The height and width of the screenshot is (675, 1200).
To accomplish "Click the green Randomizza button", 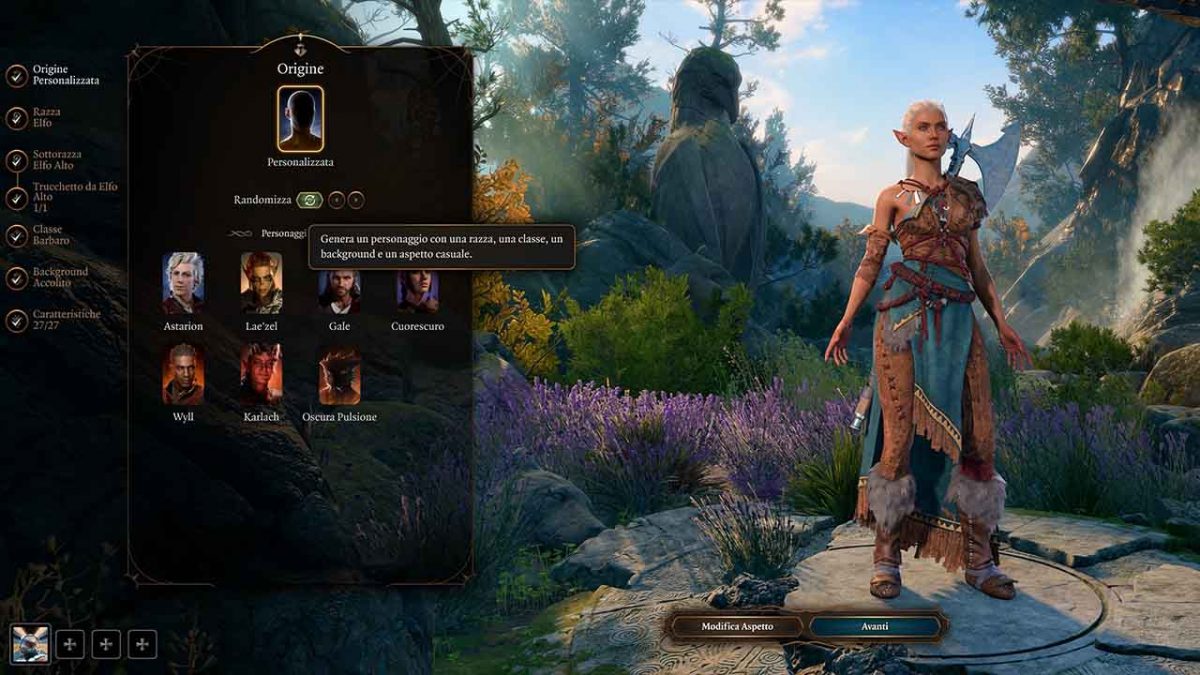I will pos(309,200).
